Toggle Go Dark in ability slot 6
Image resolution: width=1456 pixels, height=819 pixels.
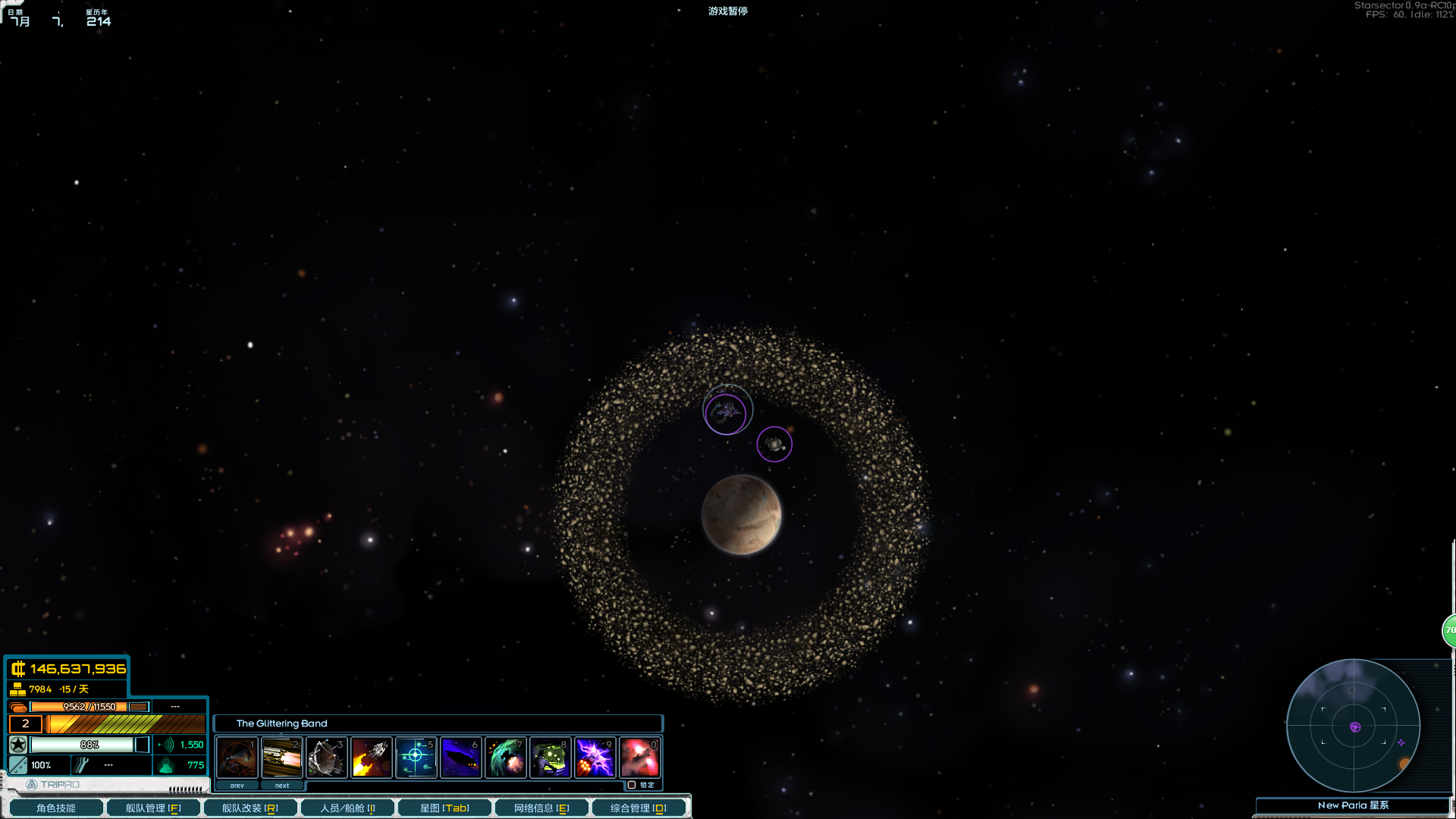(x=460, y=757)
